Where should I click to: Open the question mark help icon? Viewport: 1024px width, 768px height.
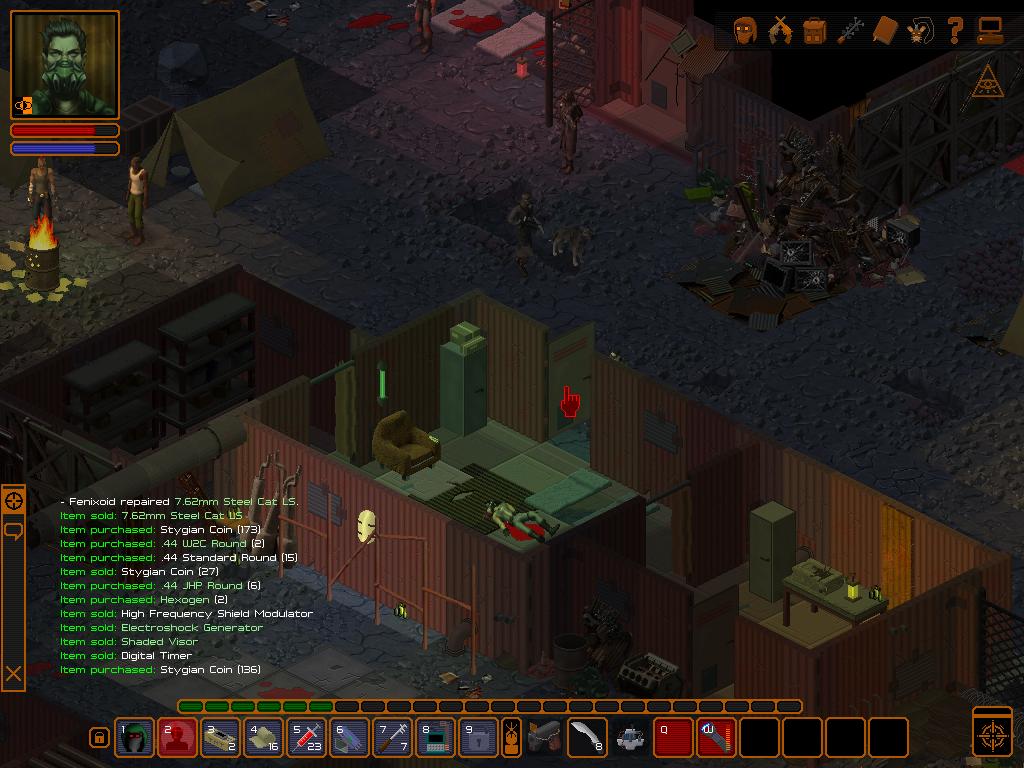click(x=955, y=31)
